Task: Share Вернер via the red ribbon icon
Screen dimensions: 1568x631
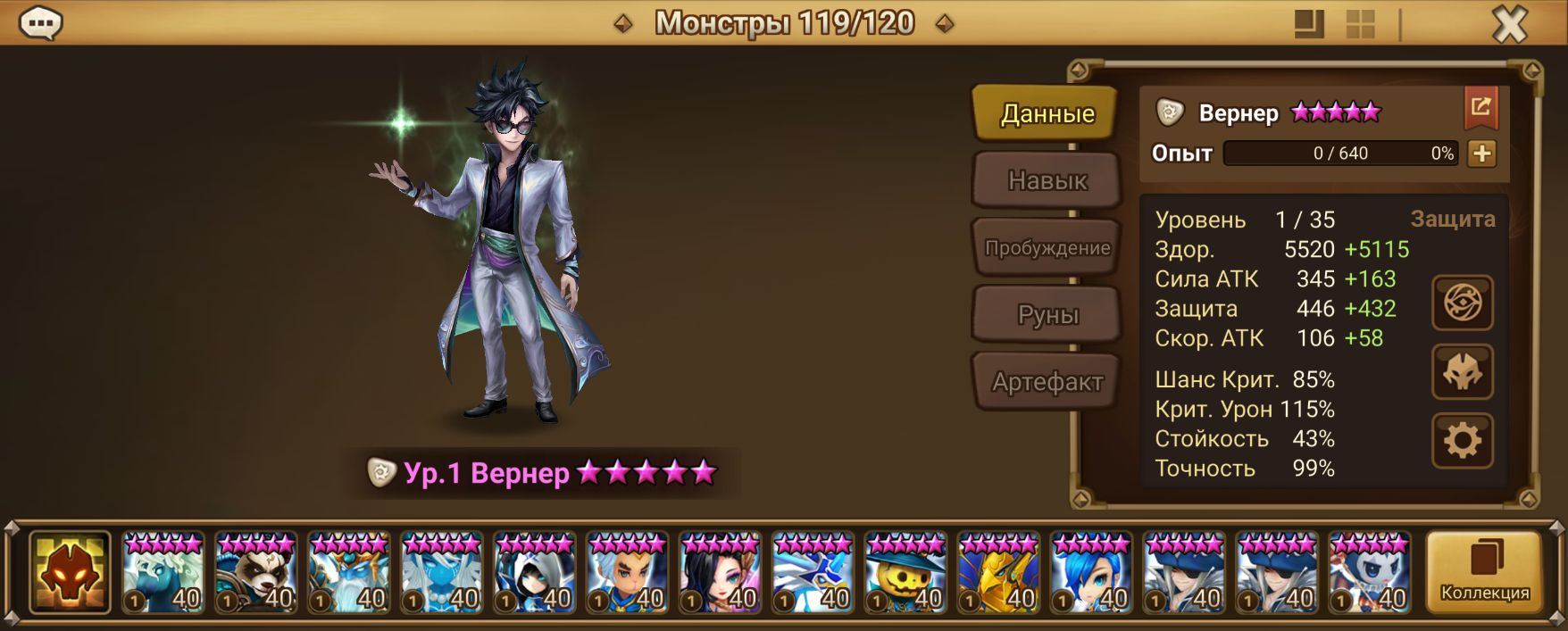Action: 1480,108
